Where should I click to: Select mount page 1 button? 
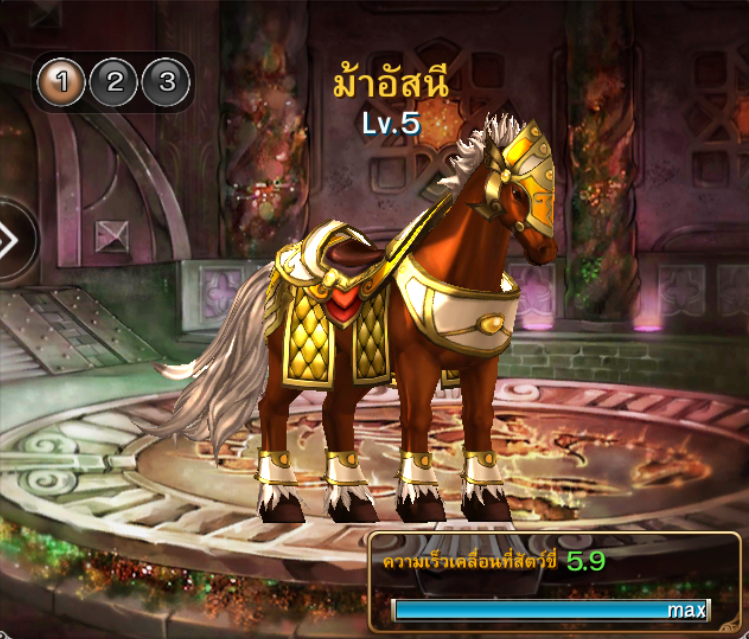tap(62, 82)
